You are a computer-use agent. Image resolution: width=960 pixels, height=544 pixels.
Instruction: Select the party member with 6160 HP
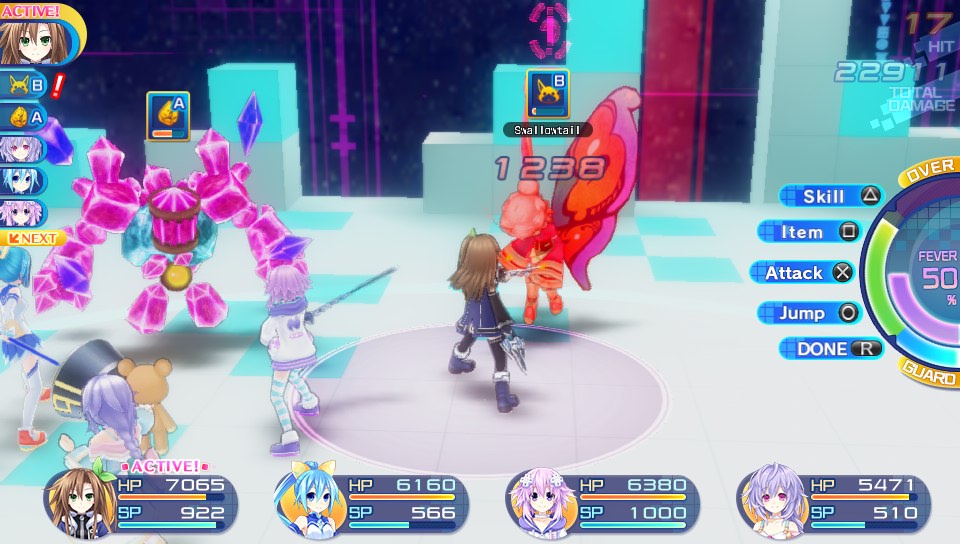[x=372, y=499]
